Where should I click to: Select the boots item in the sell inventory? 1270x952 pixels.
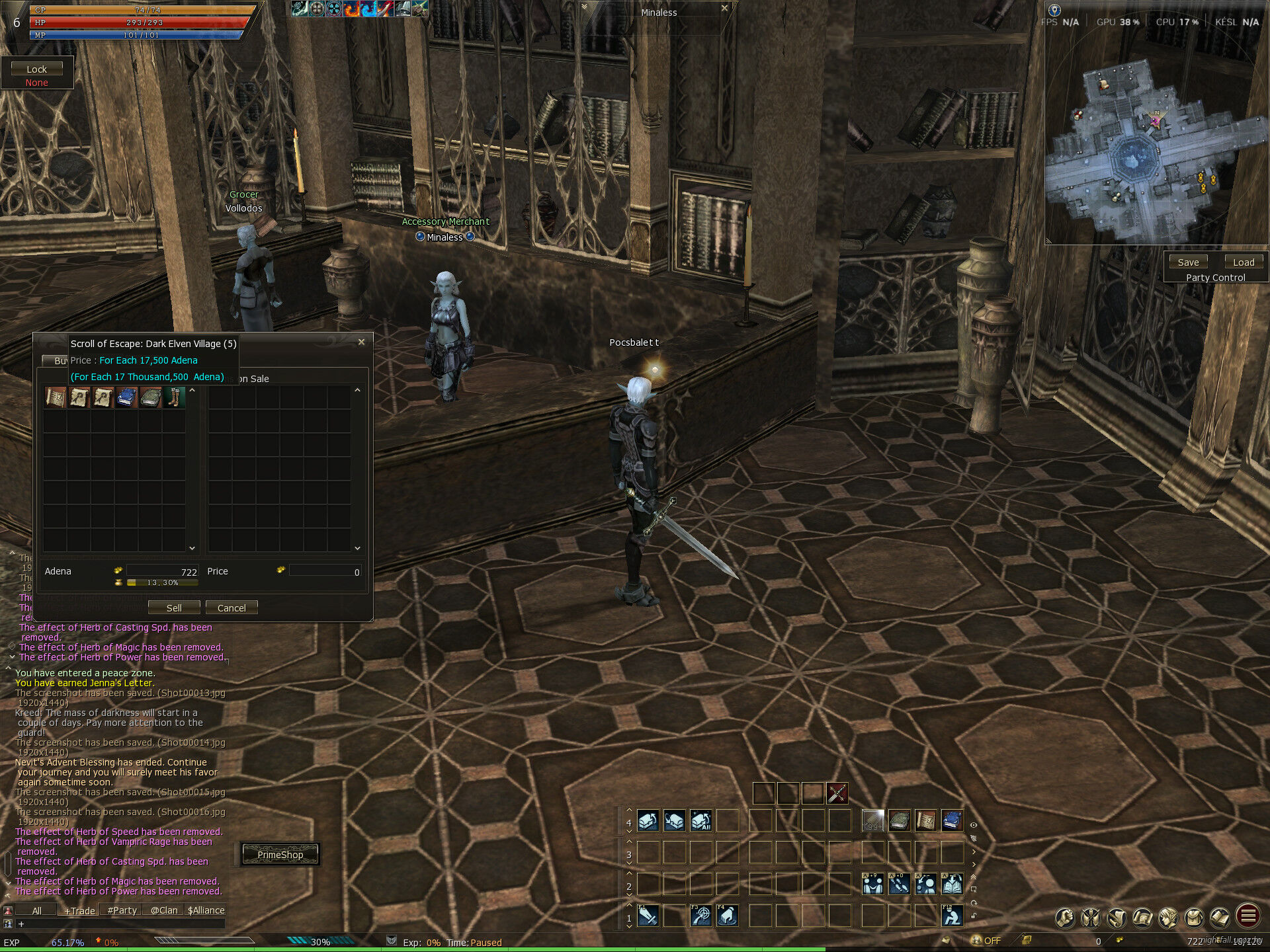[174, 397]
